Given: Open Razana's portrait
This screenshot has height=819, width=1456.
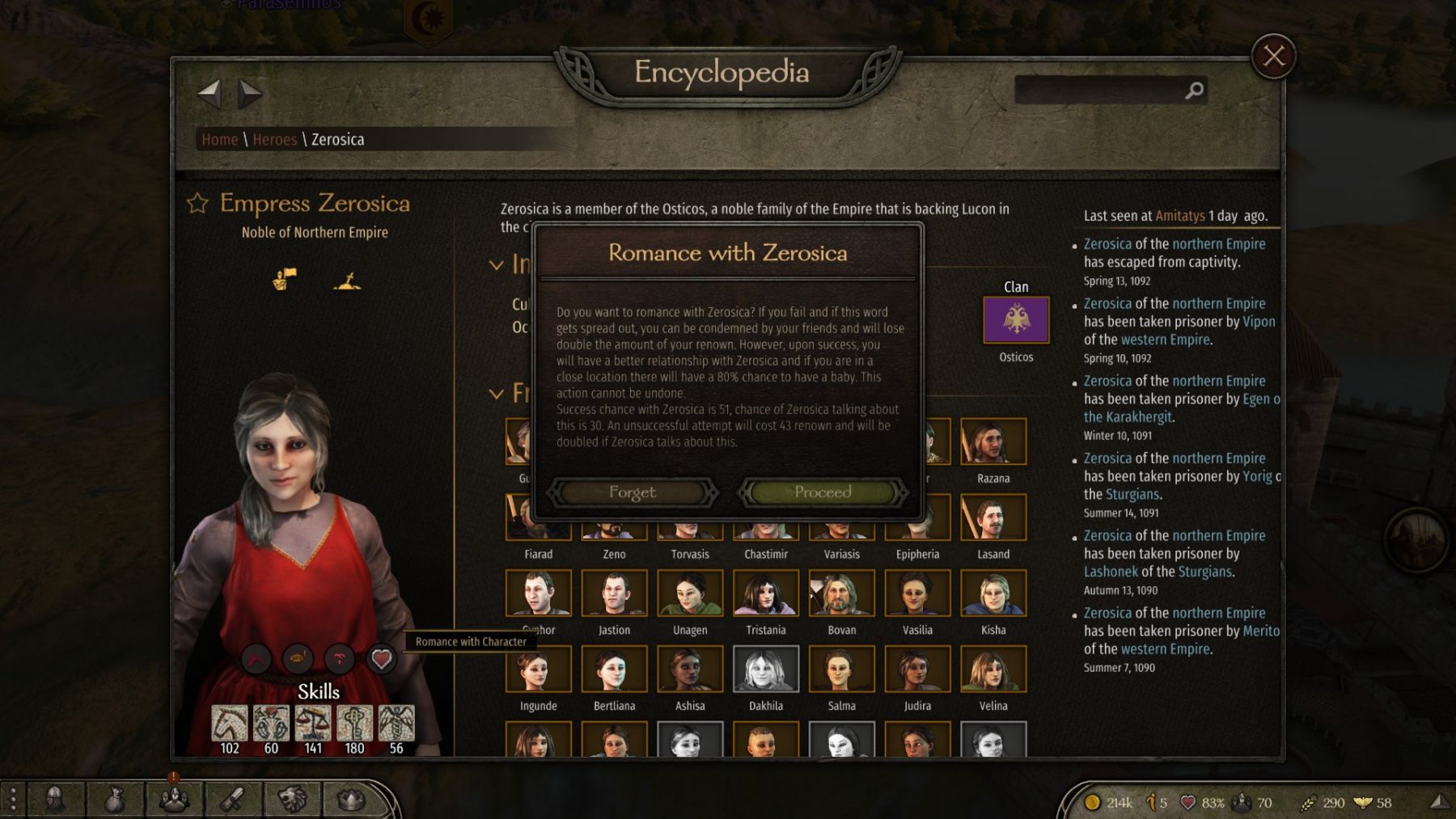Looking at the screenshot, I should click(993, 441).
